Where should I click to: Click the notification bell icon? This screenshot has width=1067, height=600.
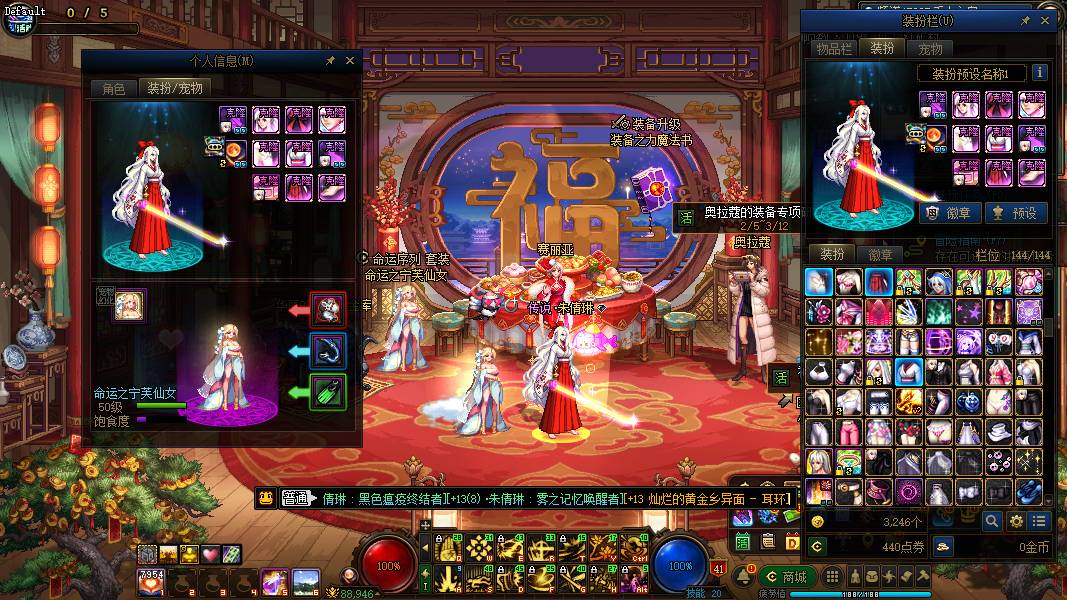pyautogui.click(x=745, y=577)
